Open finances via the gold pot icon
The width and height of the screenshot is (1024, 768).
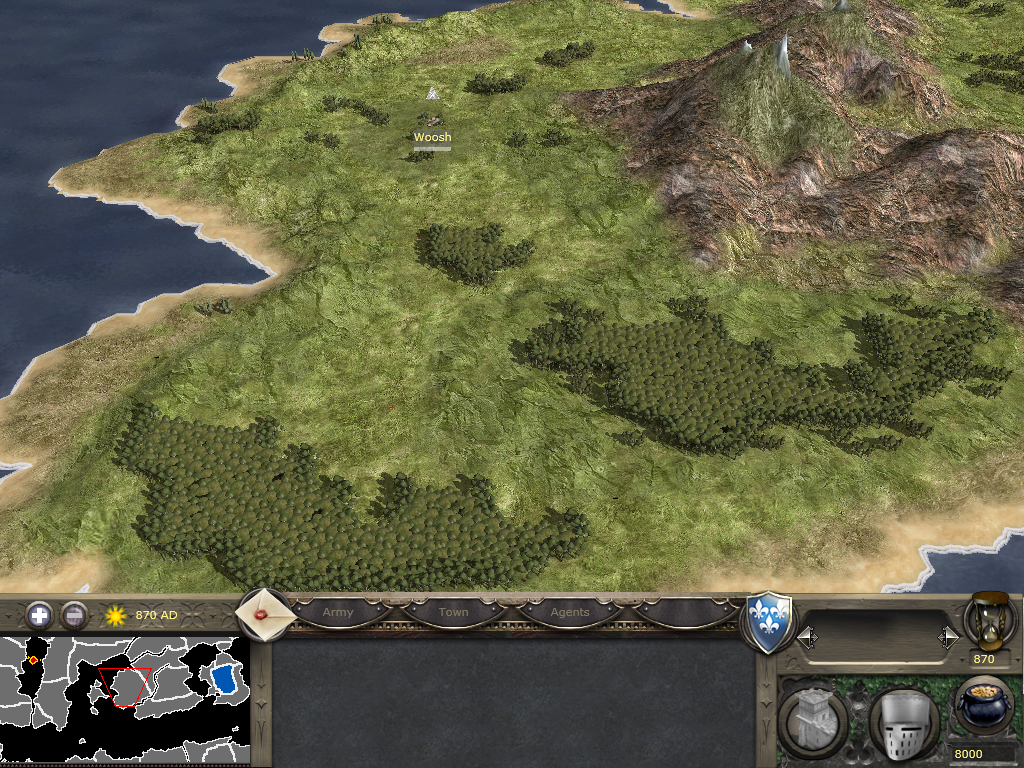point(984,706)
